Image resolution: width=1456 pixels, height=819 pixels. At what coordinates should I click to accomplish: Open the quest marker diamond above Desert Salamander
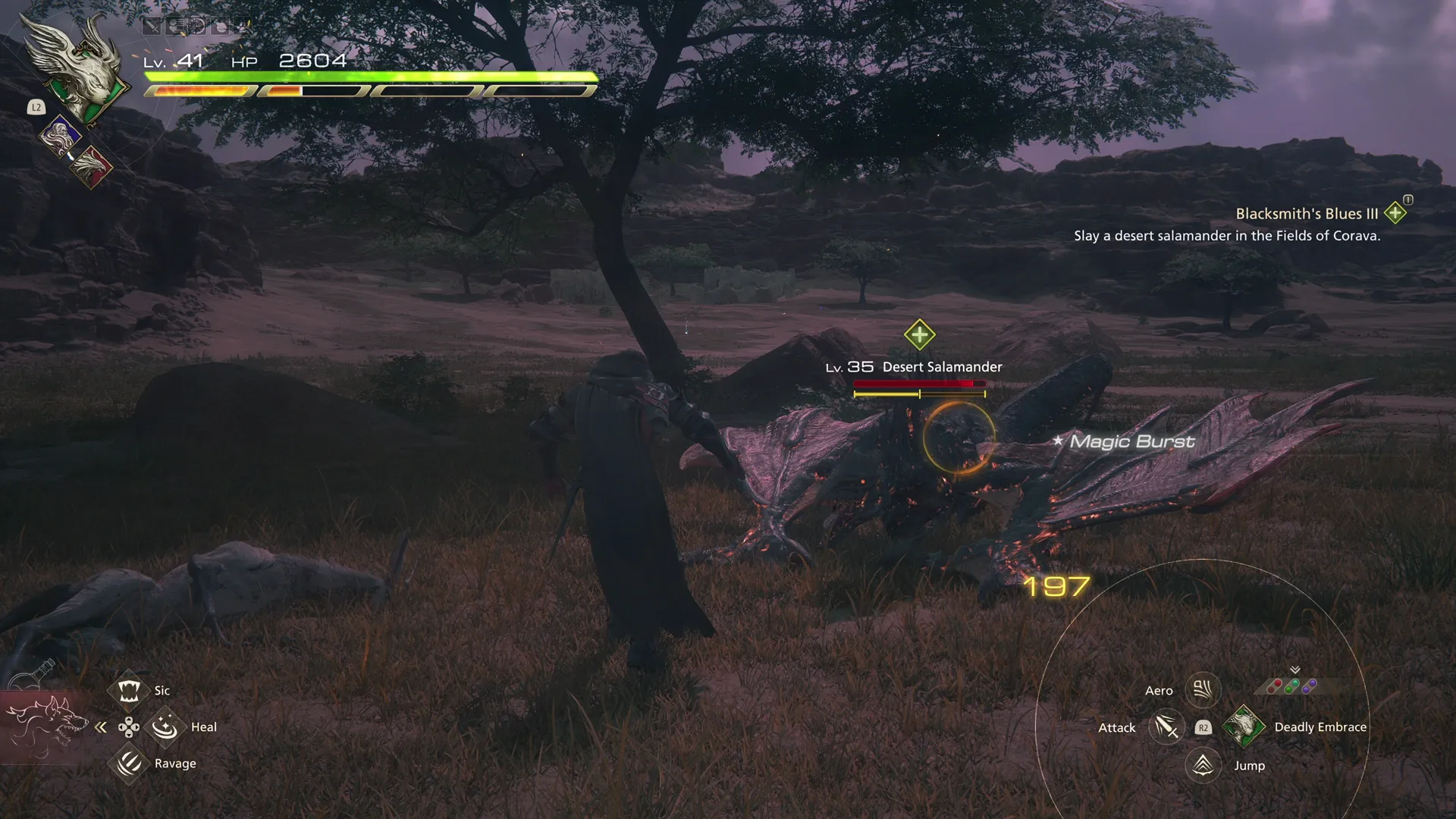[918, 334]
